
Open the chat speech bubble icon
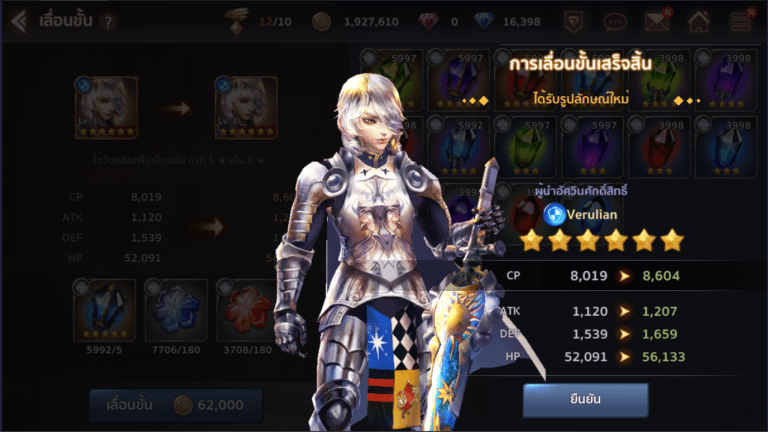[x=615, y=20]
